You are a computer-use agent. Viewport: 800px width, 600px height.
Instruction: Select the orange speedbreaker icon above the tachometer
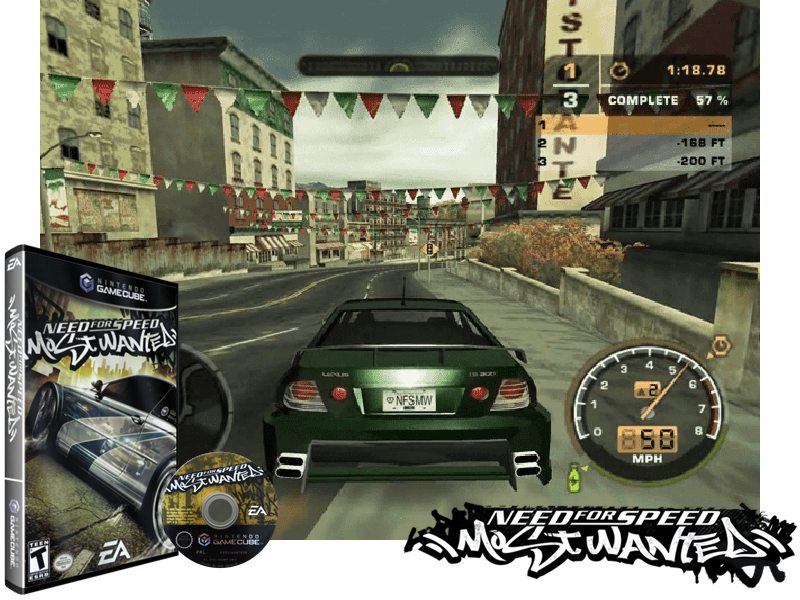tap(719, 347)
